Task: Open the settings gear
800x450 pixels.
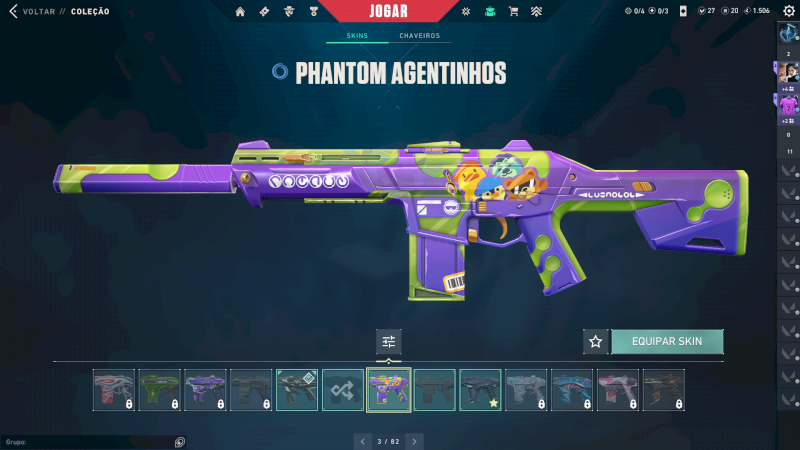Action: click(788, 11)
